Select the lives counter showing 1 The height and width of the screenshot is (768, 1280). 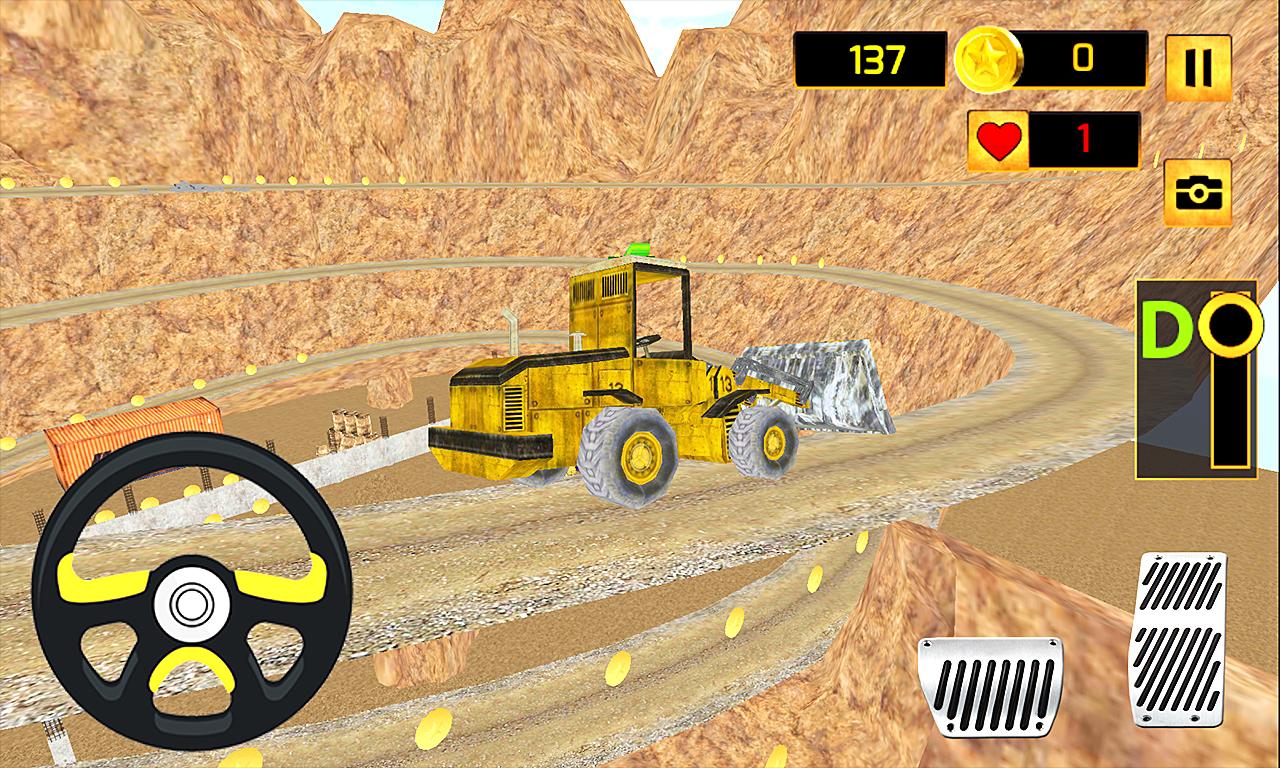1083,140
